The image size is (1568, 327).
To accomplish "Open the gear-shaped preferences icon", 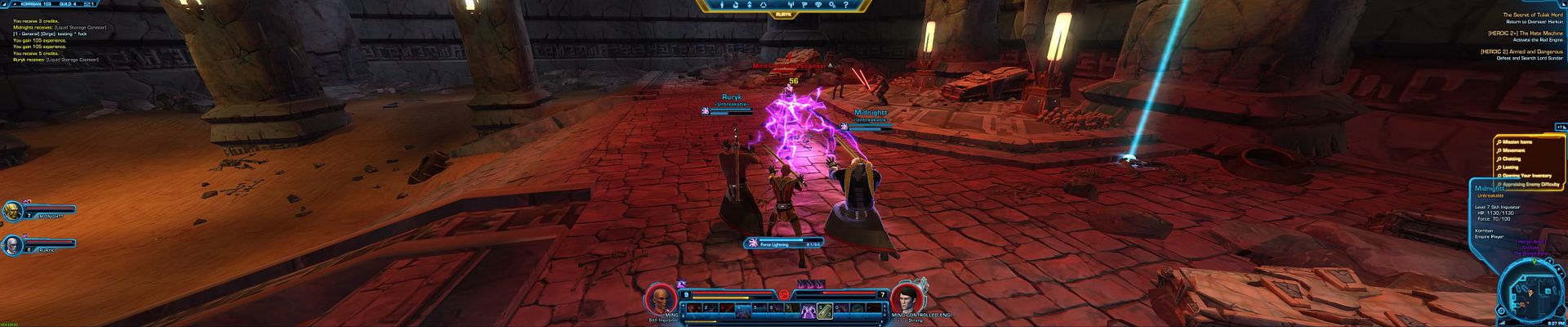I will pos(833,5).
